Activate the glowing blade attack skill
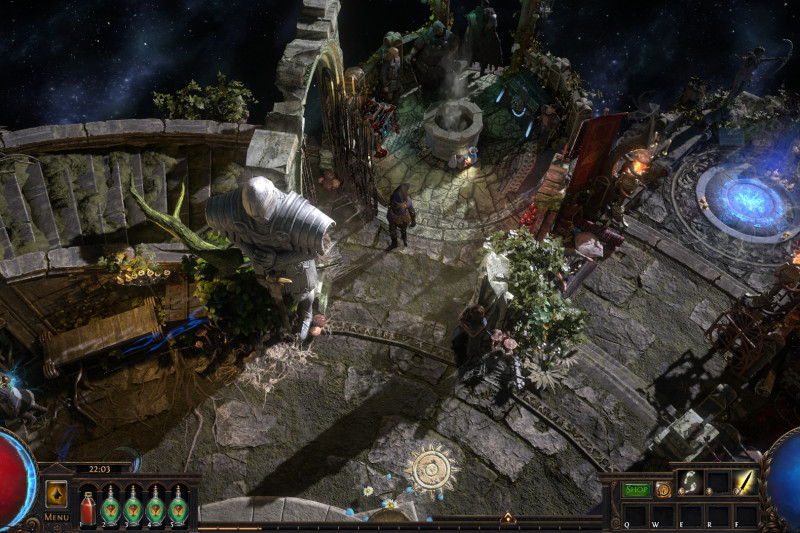The height and width of the screenshot is (533, 800). 745,483
